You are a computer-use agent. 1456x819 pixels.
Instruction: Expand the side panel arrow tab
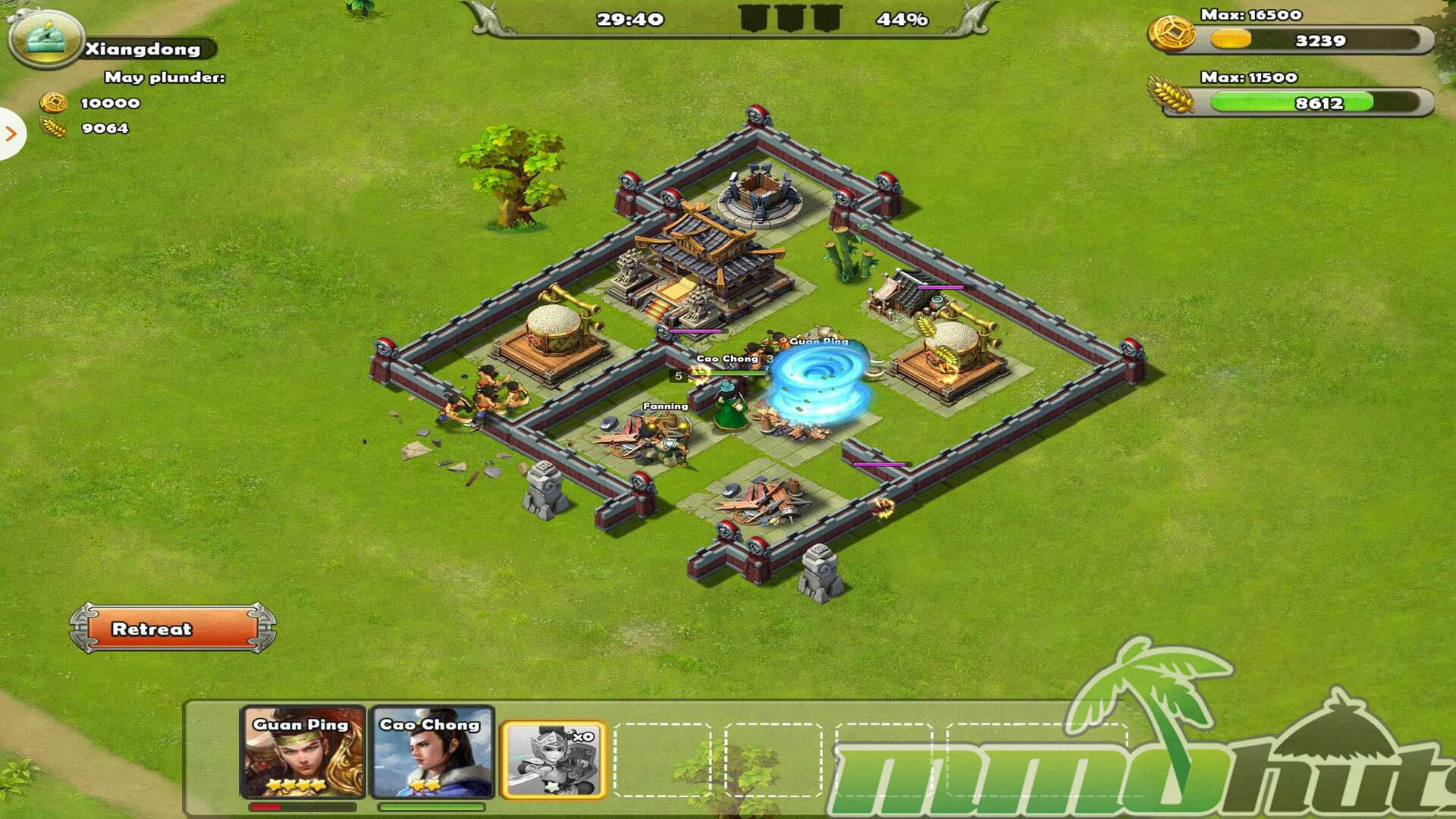click(11, 134)
